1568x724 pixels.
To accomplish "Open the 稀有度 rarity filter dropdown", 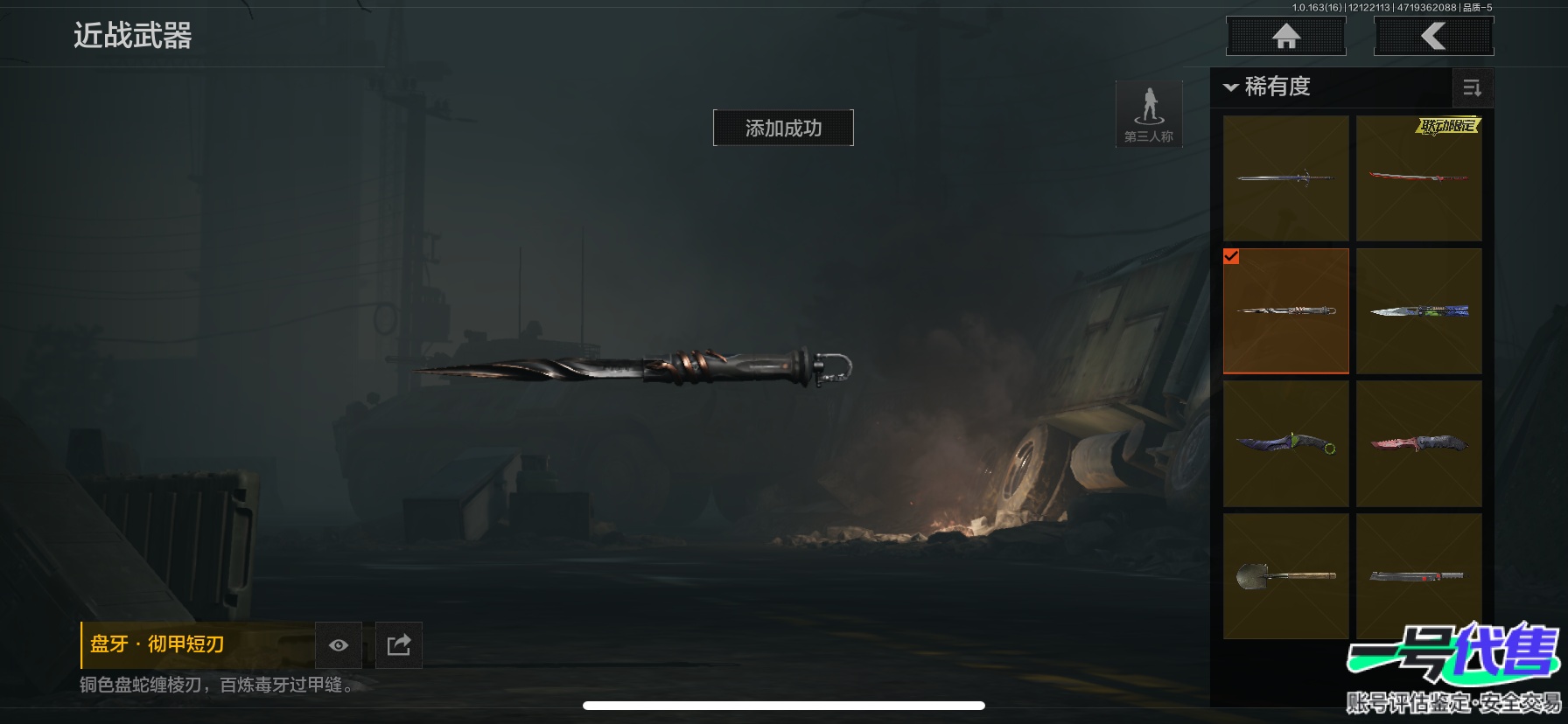I will pos(1267,87).
